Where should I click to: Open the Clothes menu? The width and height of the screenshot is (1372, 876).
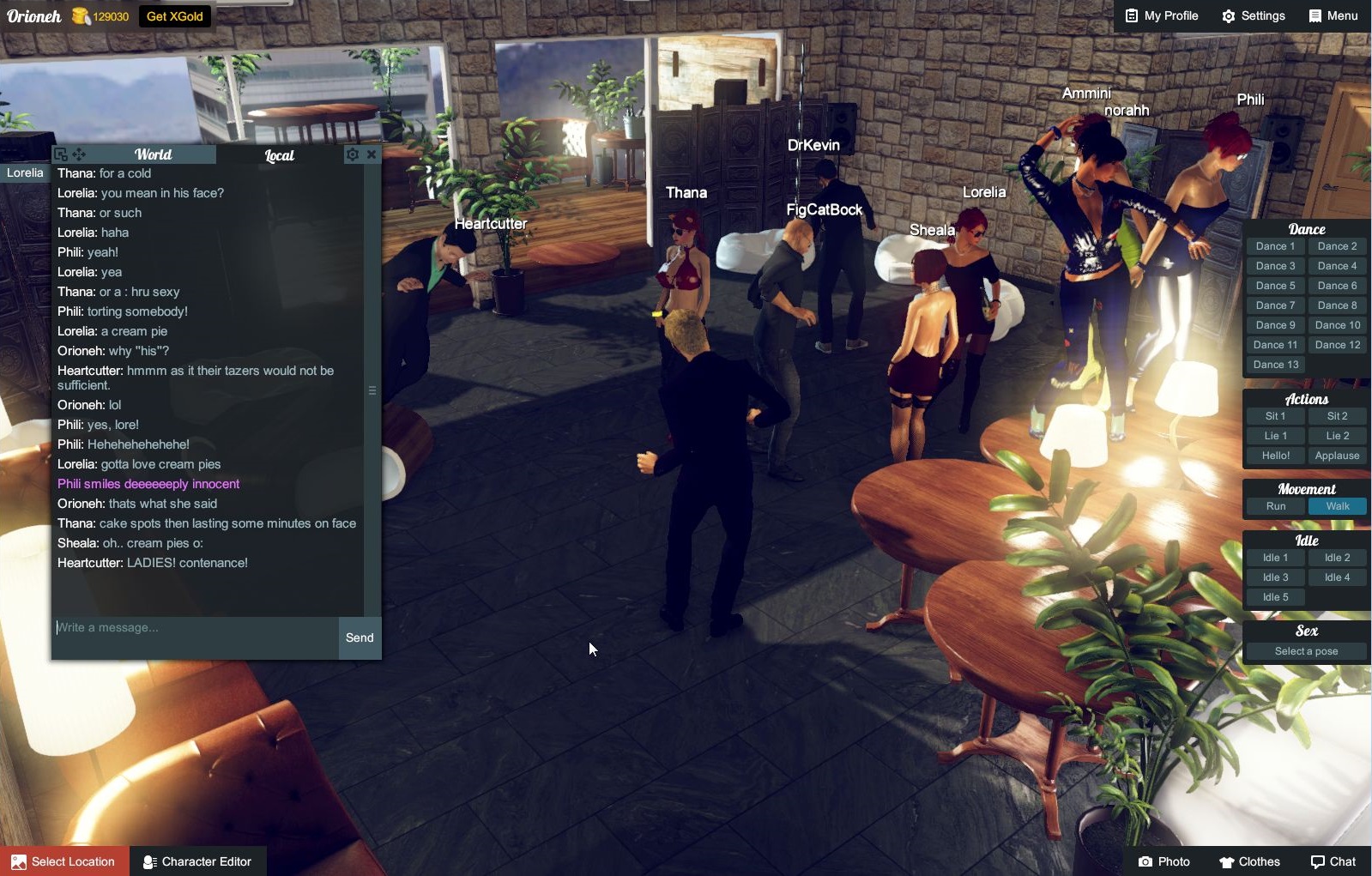tap(1249, 861)
